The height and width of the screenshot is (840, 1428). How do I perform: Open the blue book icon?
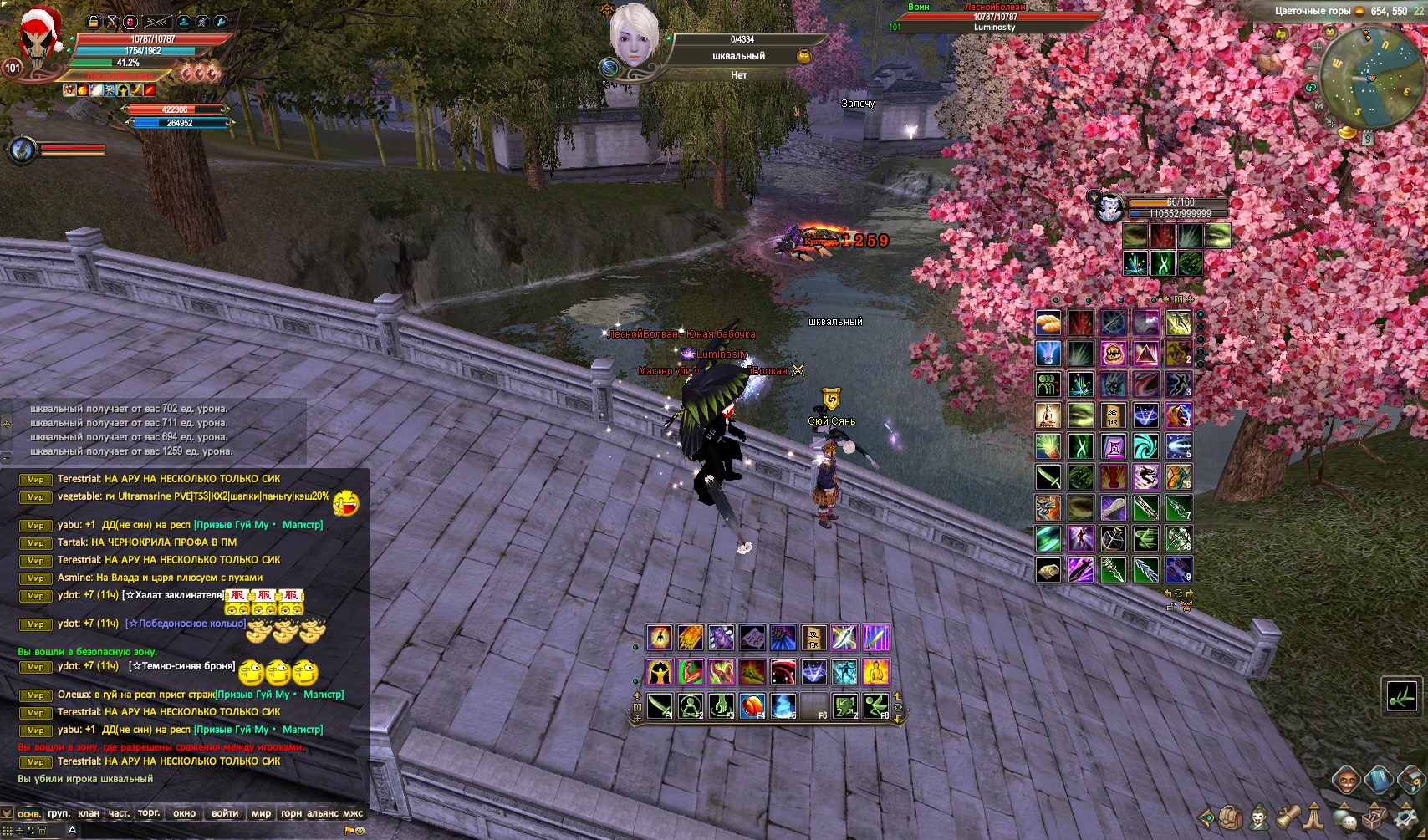pos(1379,780)
